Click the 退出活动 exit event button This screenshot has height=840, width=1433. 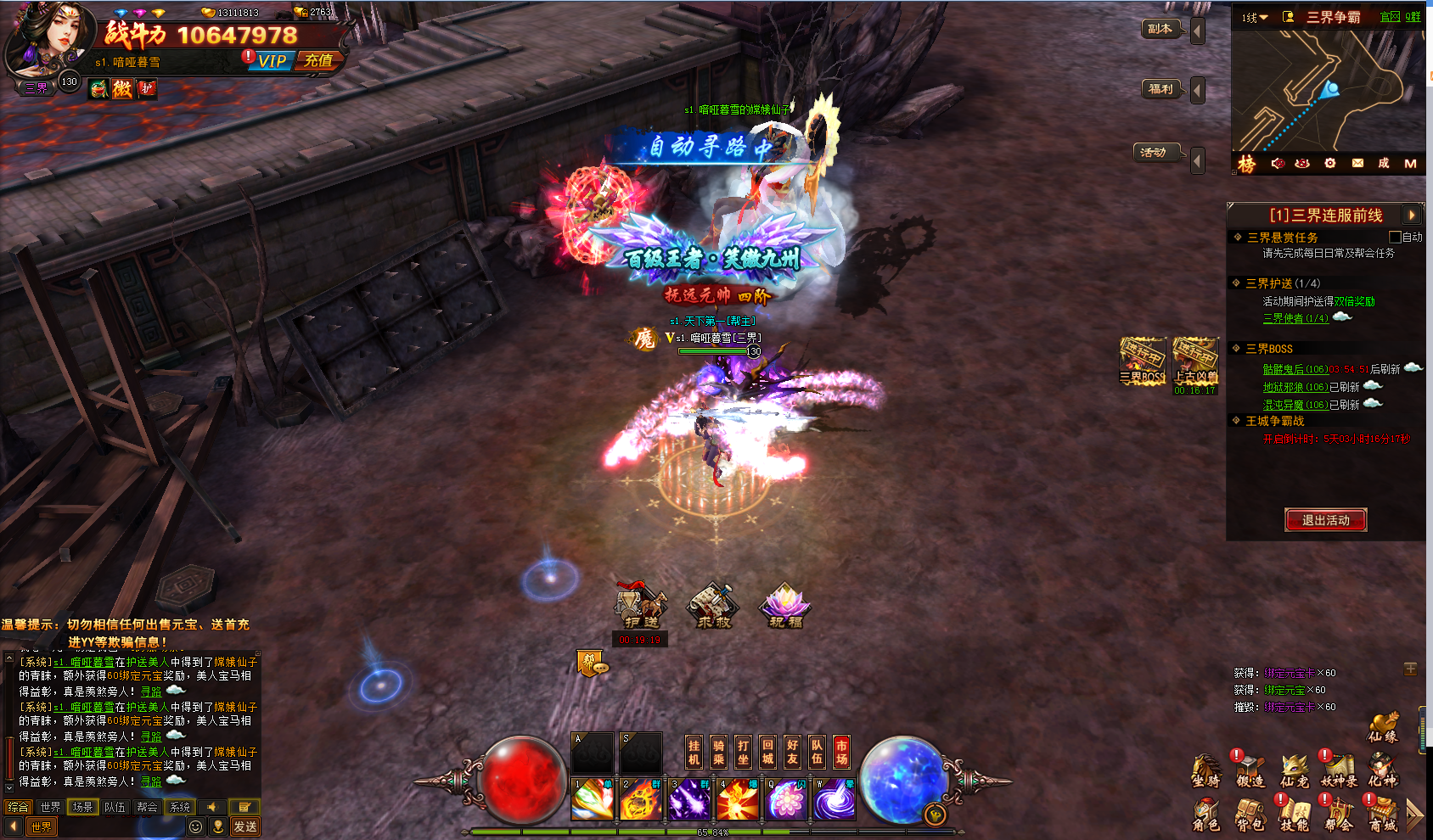1325,520
